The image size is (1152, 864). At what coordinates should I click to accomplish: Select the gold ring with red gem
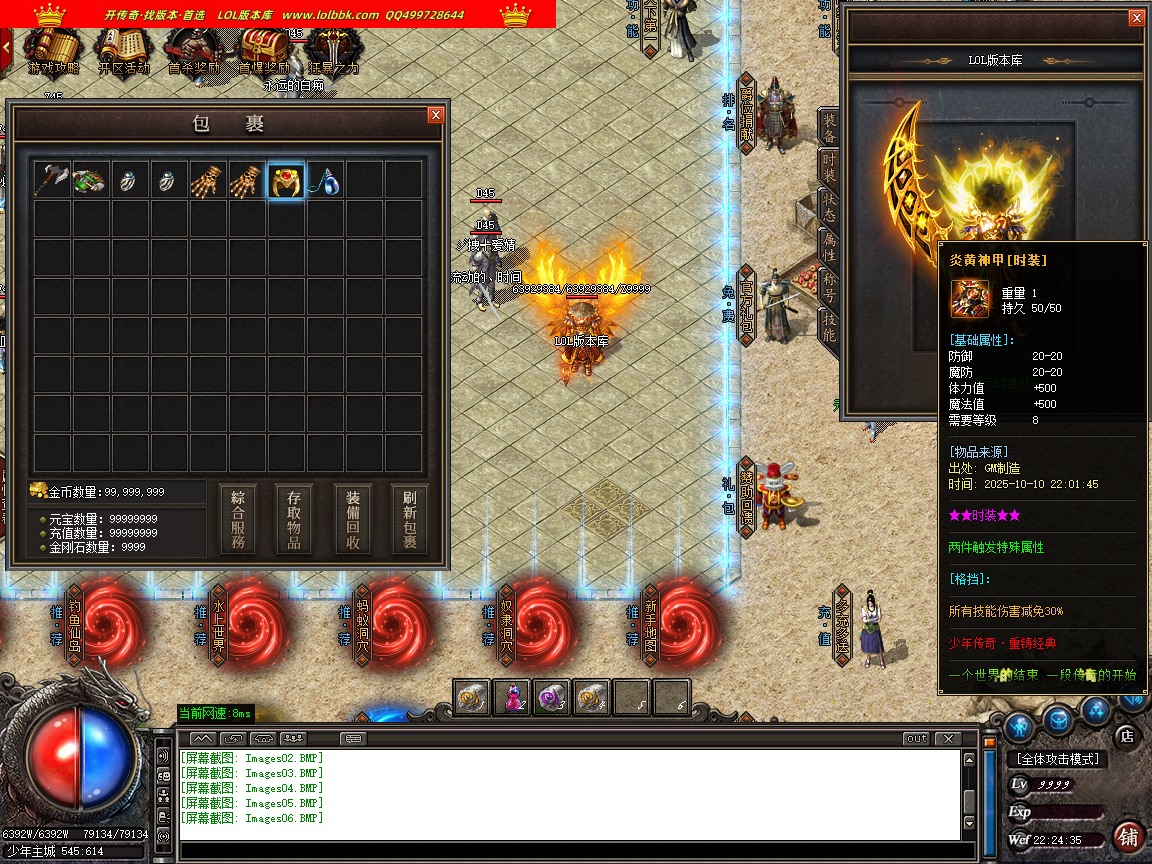tap(286, 181)
